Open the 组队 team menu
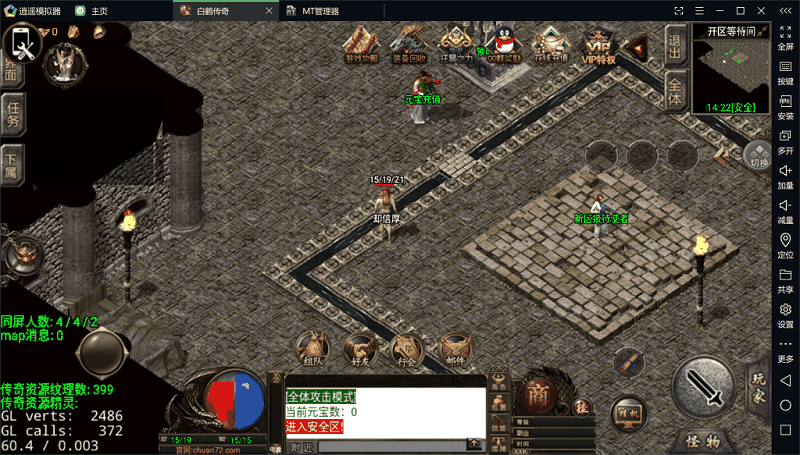 (313, 348)
